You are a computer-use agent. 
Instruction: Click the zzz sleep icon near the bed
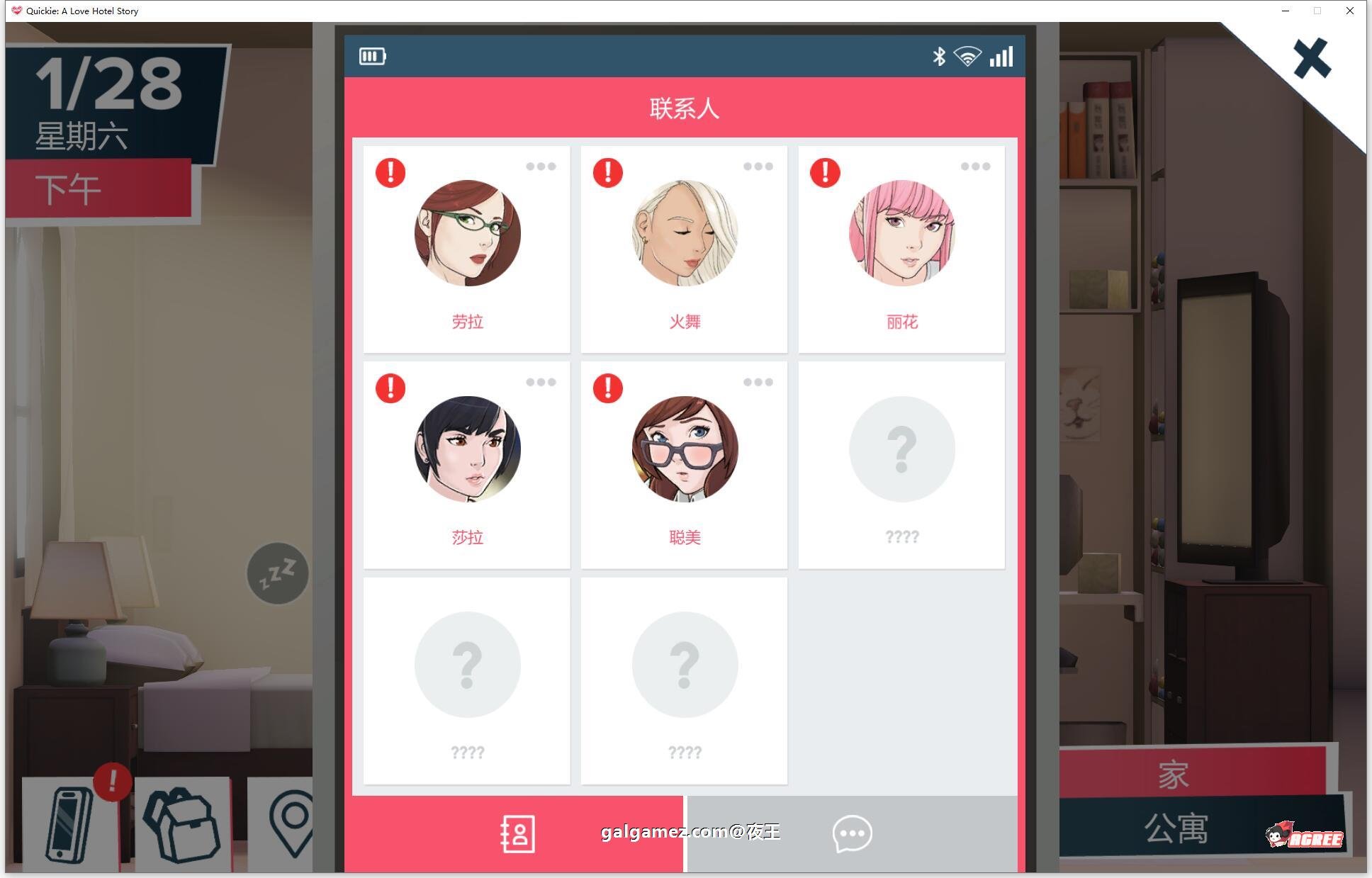(277, 574)
